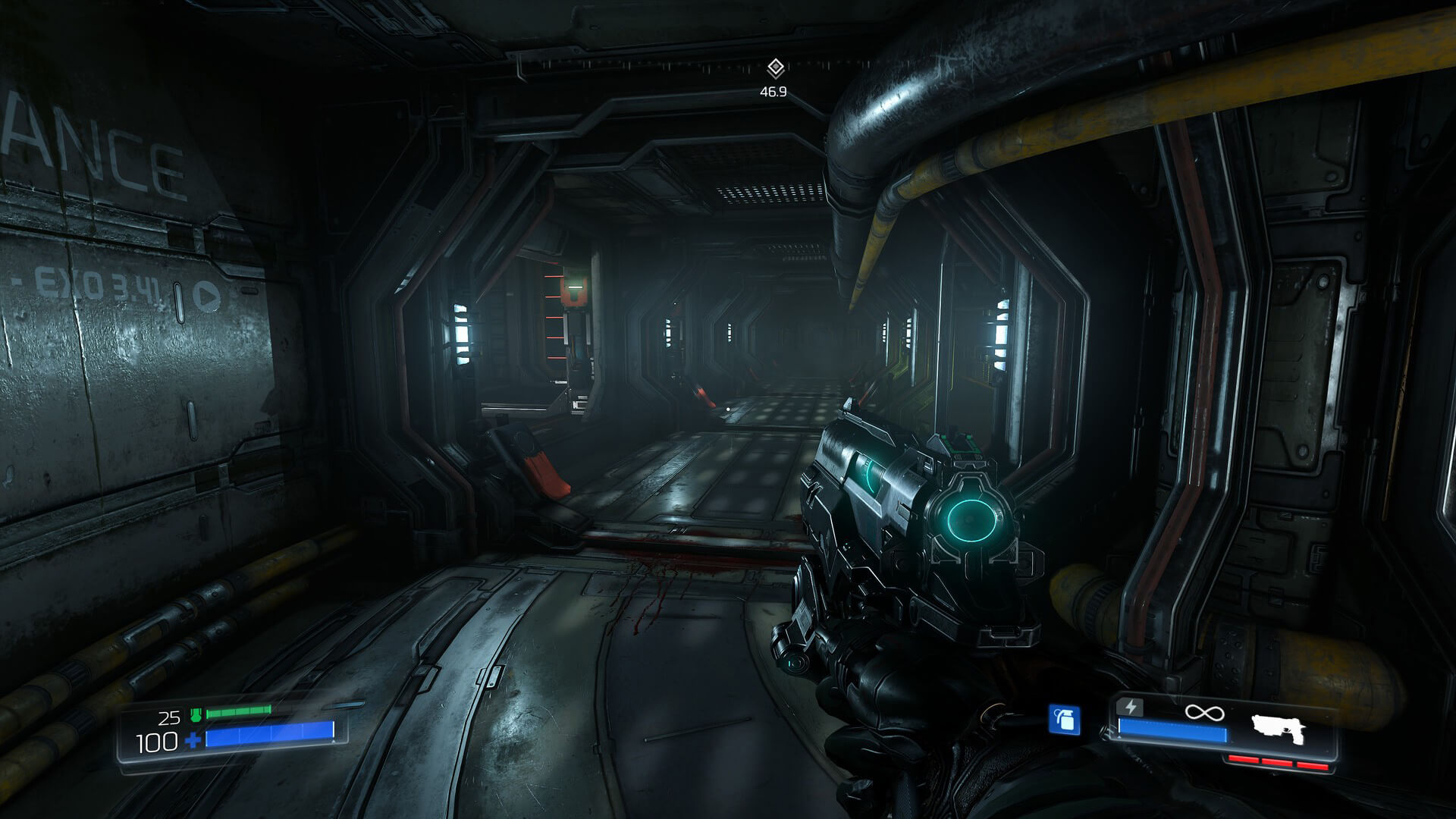Click the green armor shield icon

click(x=194, y=713)
